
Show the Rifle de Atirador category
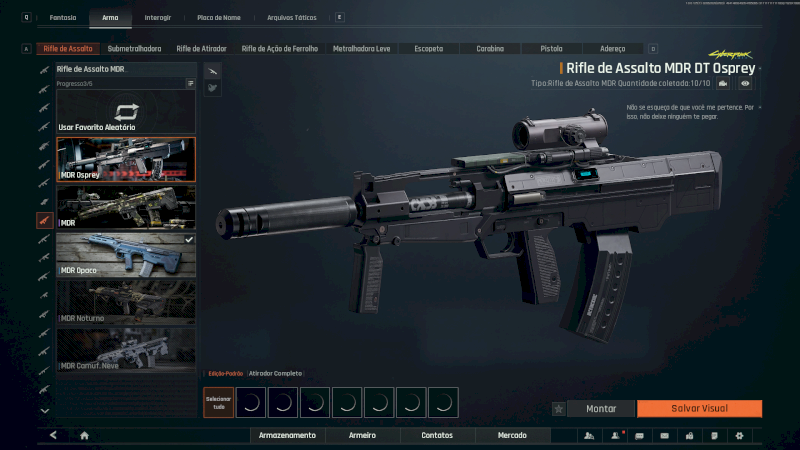click(x=201, y=48)
